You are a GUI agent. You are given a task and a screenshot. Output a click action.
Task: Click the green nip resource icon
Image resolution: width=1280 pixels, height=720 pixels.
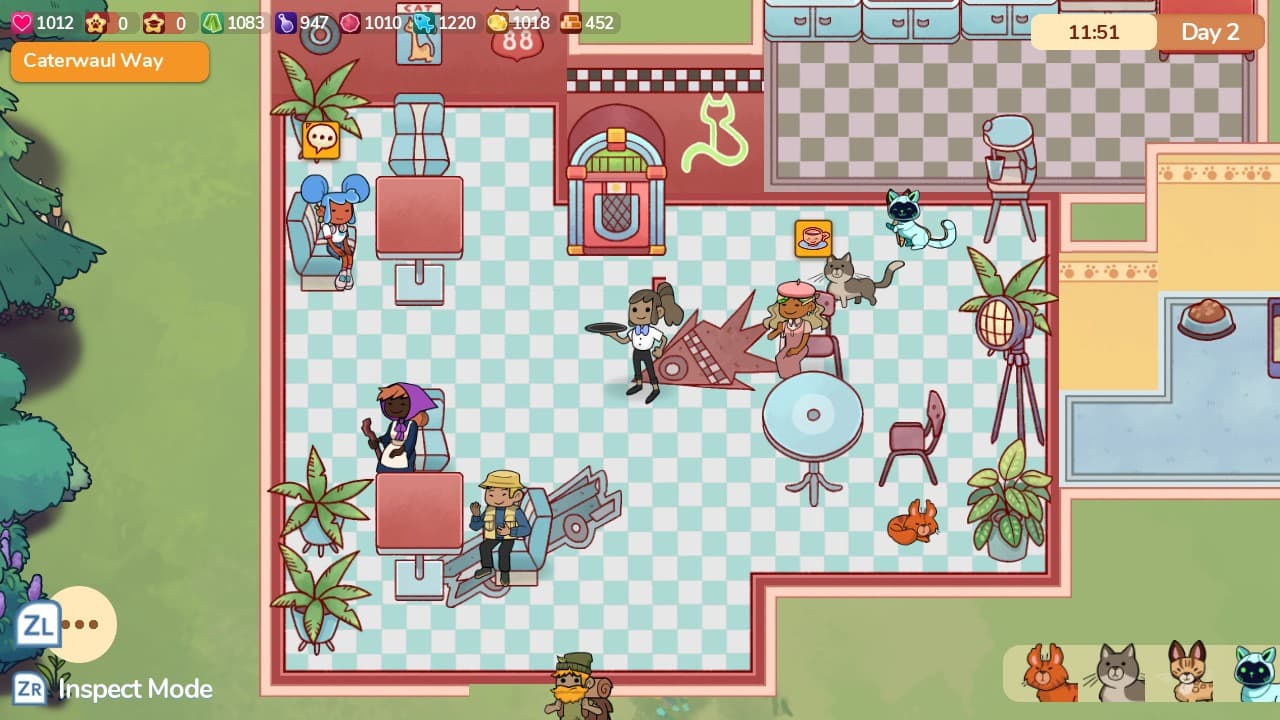pos(213,22)
